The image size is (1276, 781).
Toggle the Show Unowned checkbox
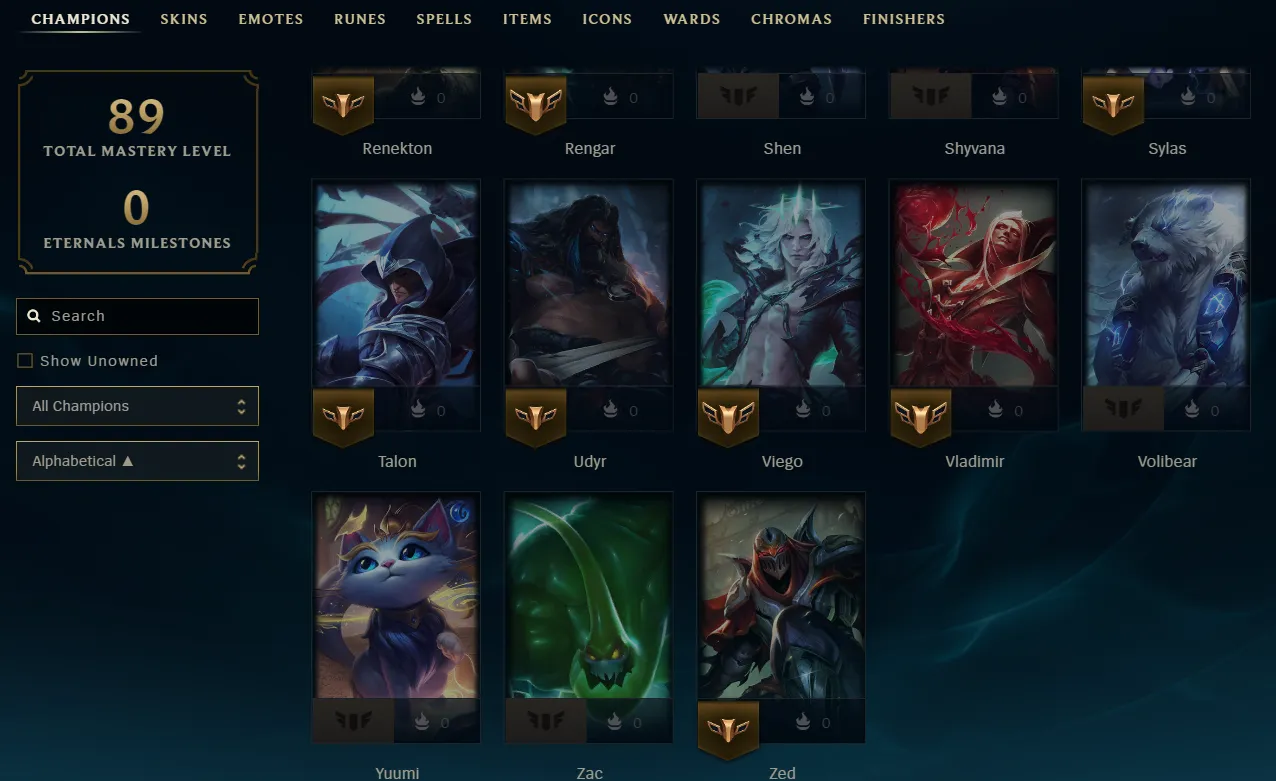(x=25, y=361)
